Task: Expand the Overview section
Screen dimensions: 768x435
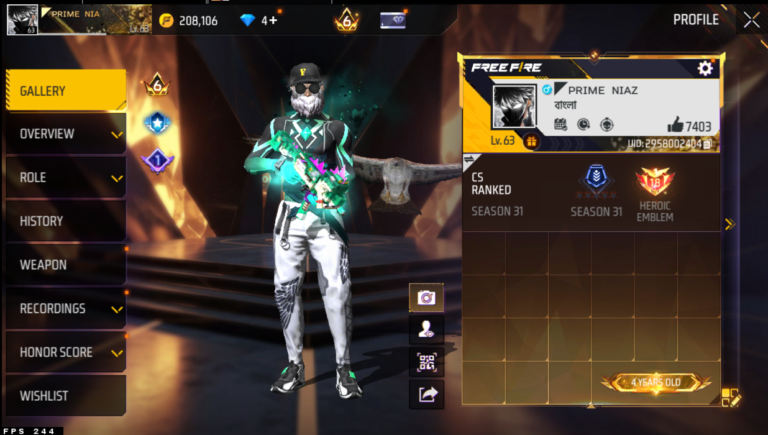Action: pos(65,134)
